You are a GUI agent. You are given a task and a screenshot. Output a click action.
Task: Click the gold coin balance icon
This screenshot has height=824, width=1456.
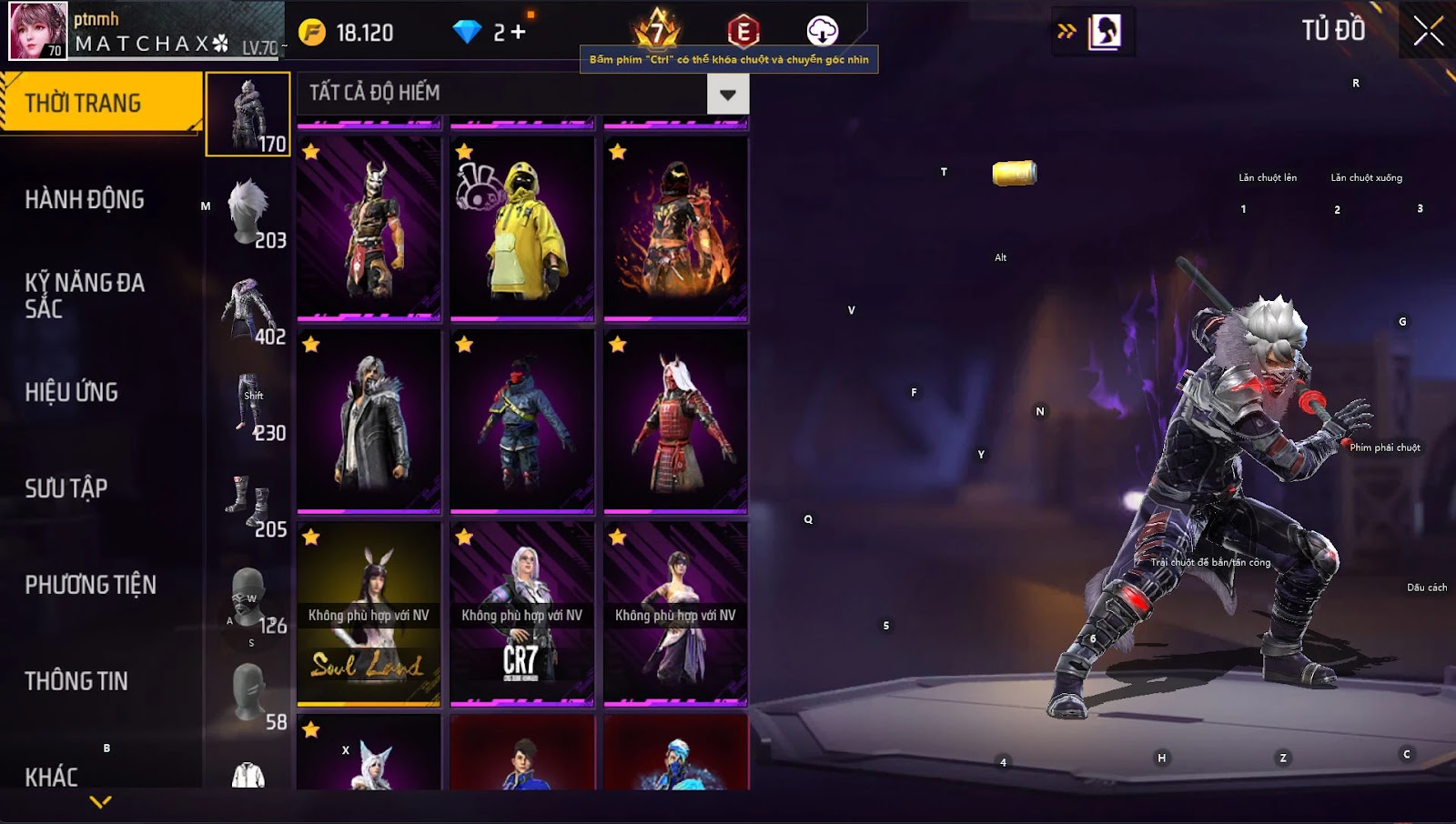(312, 33)
